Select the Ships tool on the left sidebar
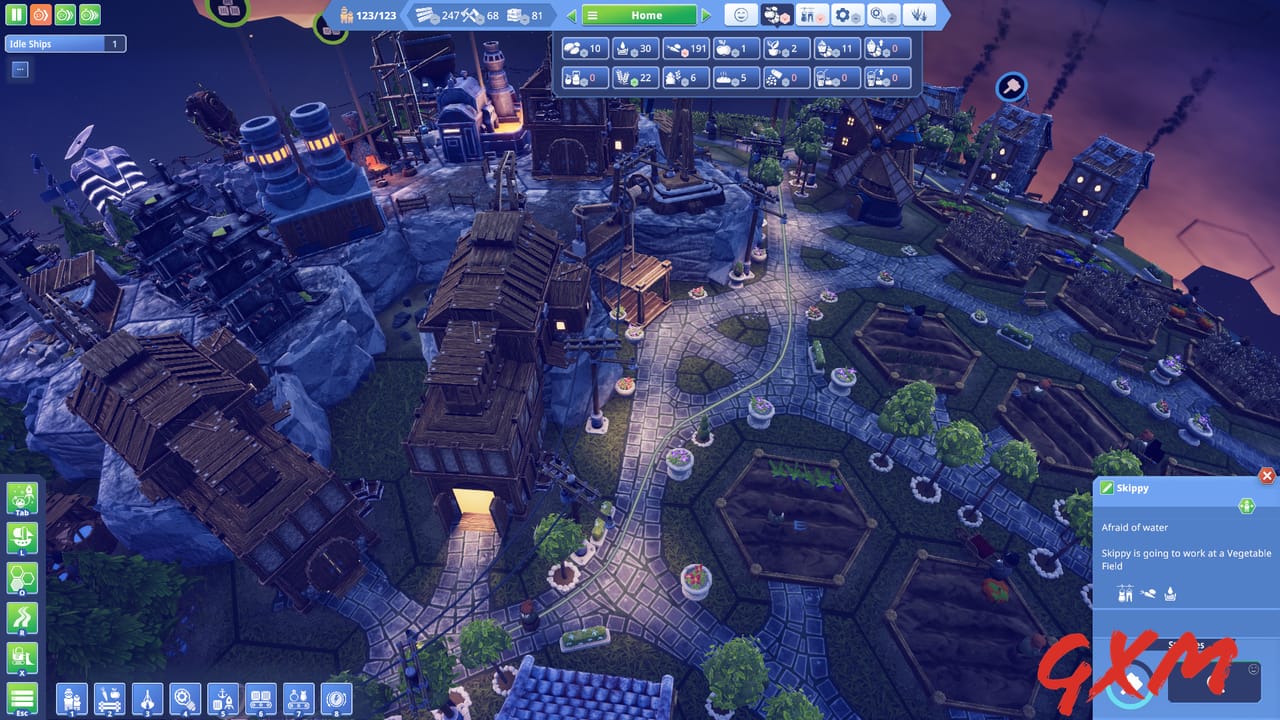Image resolution: width=1280 pixels, height=720 pixels. (22, 538)
